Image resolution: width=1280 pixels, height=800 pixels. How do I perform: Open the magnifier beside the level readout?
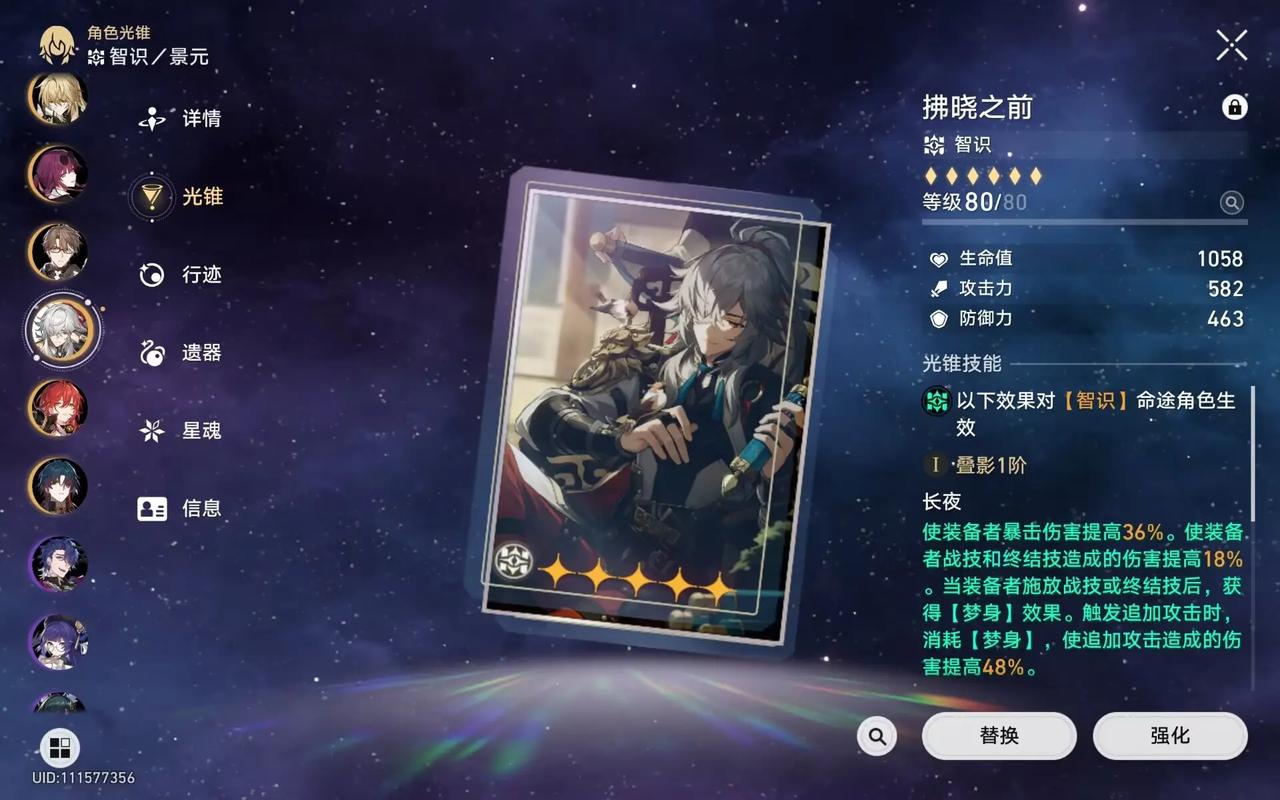1232,203
